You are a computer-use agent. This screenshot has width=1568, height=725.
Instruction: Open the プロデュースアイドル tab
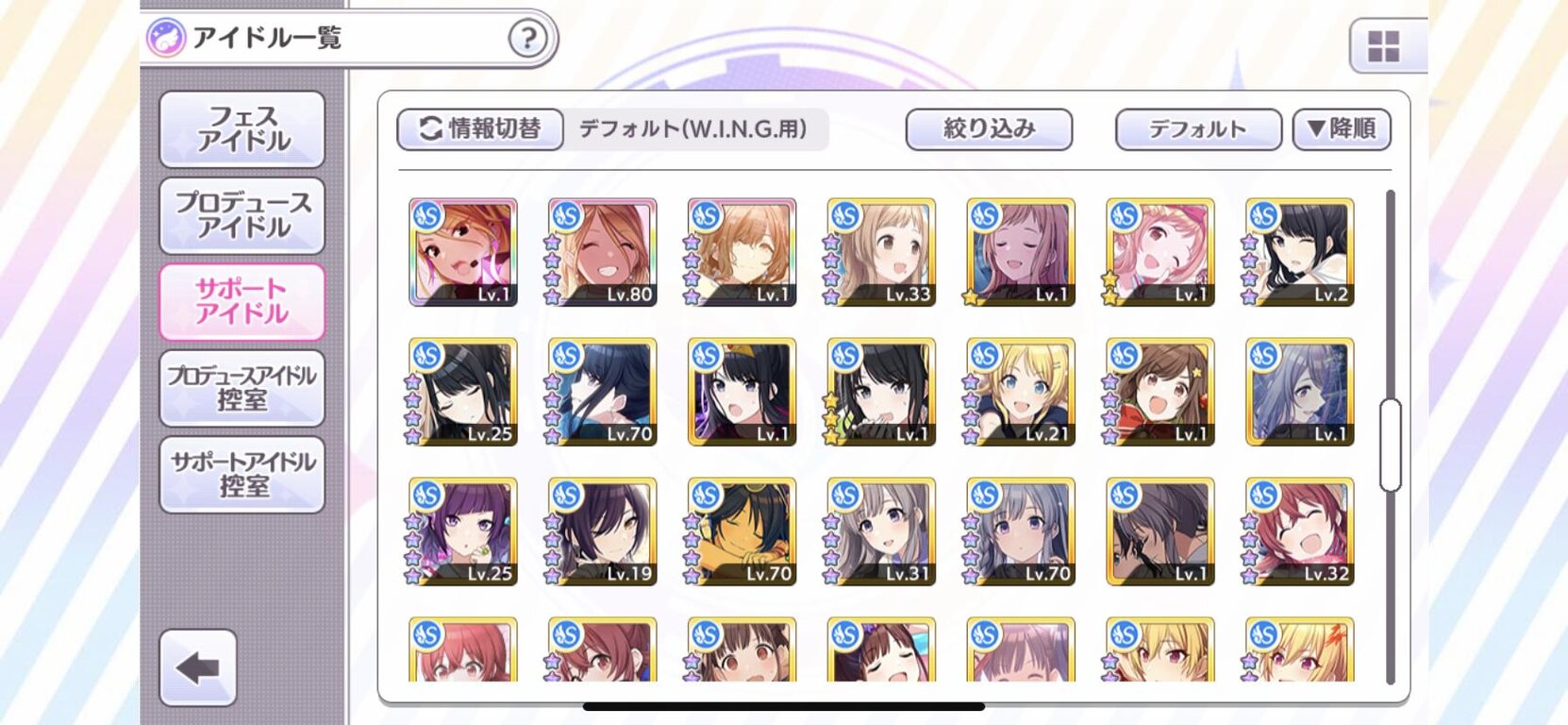pos(242,215)
